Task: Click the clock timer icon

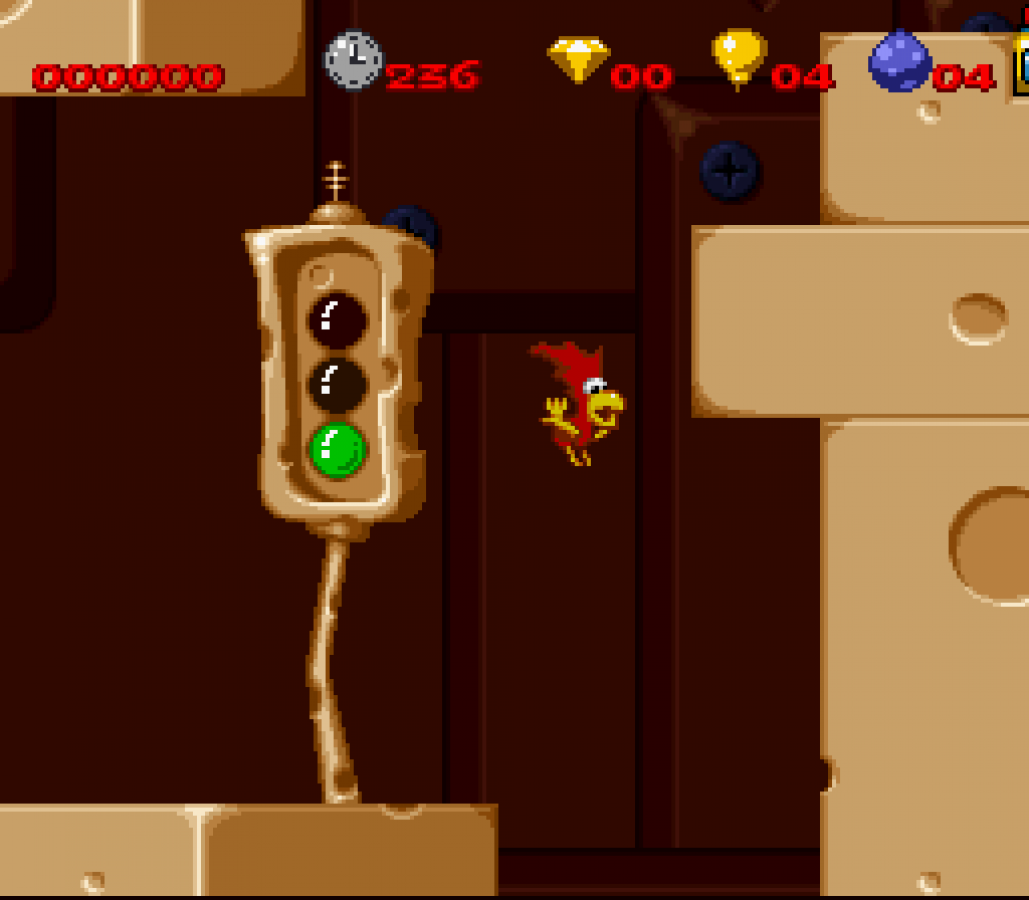Action: (353, 60)
